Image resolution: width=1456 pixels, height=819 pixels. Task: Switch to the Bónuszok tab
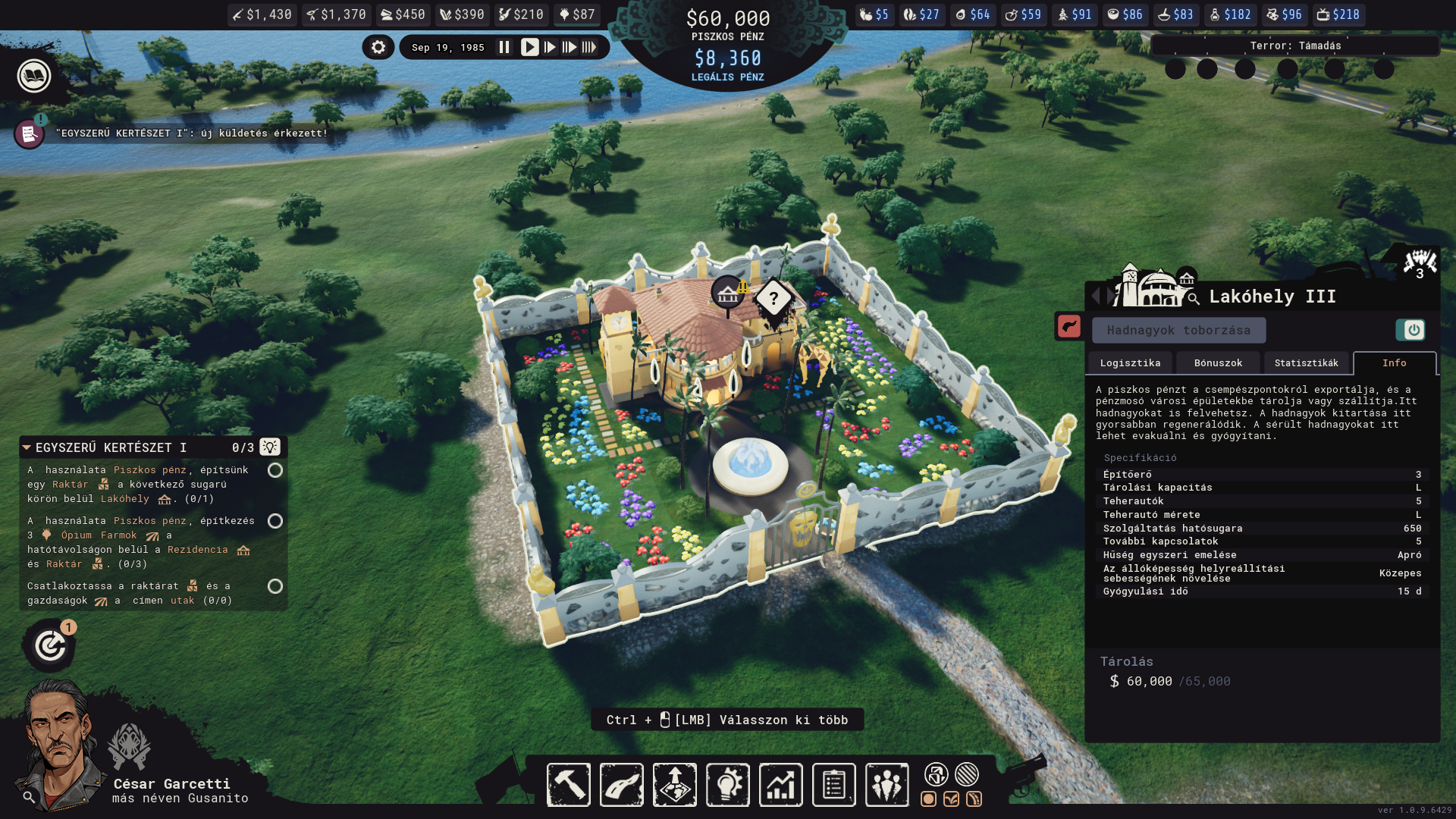point(1218,363)
